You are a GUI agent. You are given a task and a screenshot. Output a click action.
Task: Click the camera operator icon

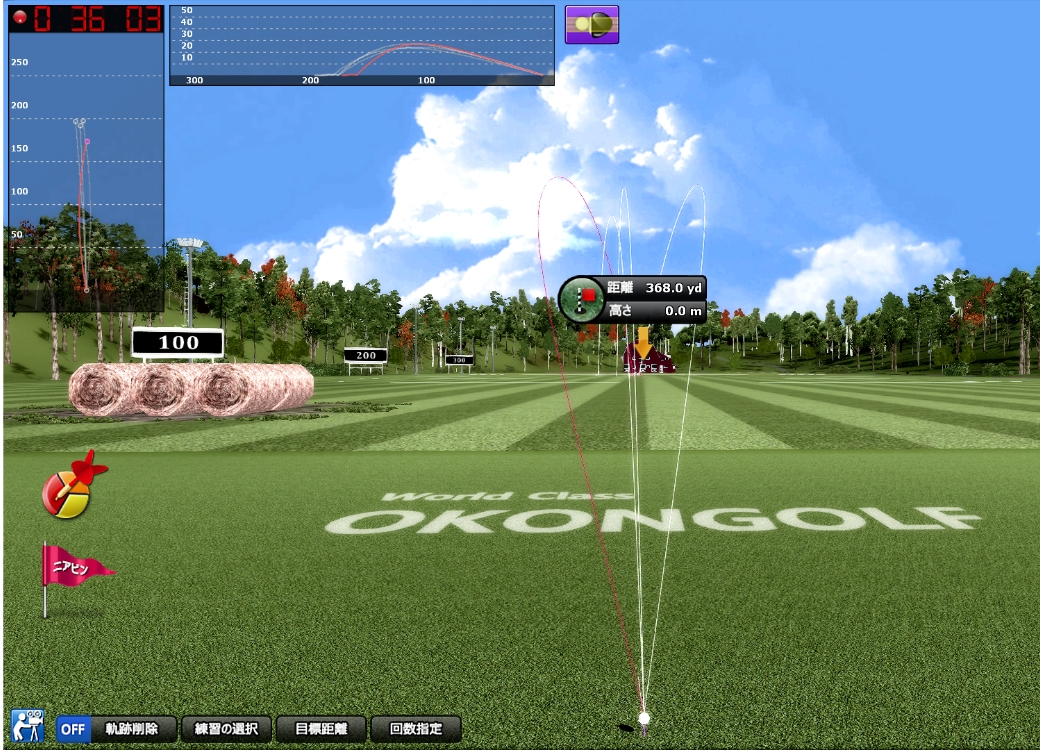pos(27,726)
